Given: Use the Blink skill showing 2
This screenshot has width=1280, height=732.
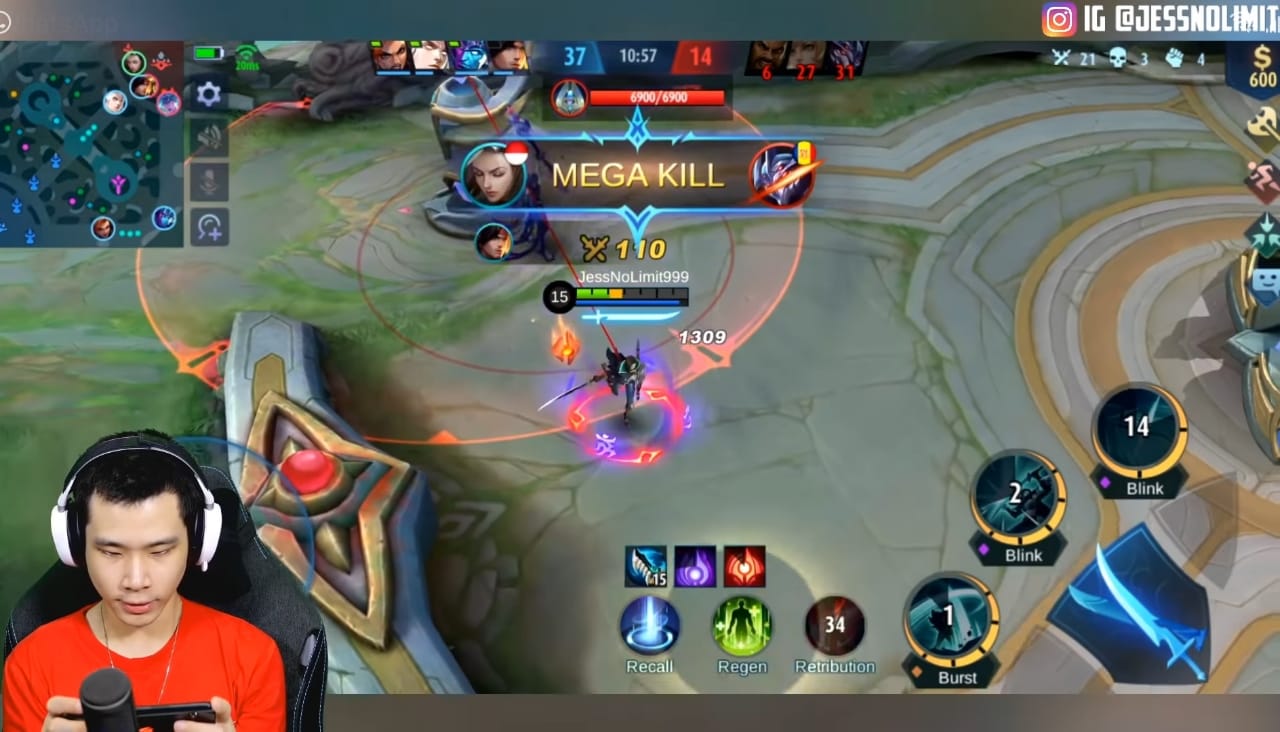Looking at the screenshot, I should pos(1018,498).
